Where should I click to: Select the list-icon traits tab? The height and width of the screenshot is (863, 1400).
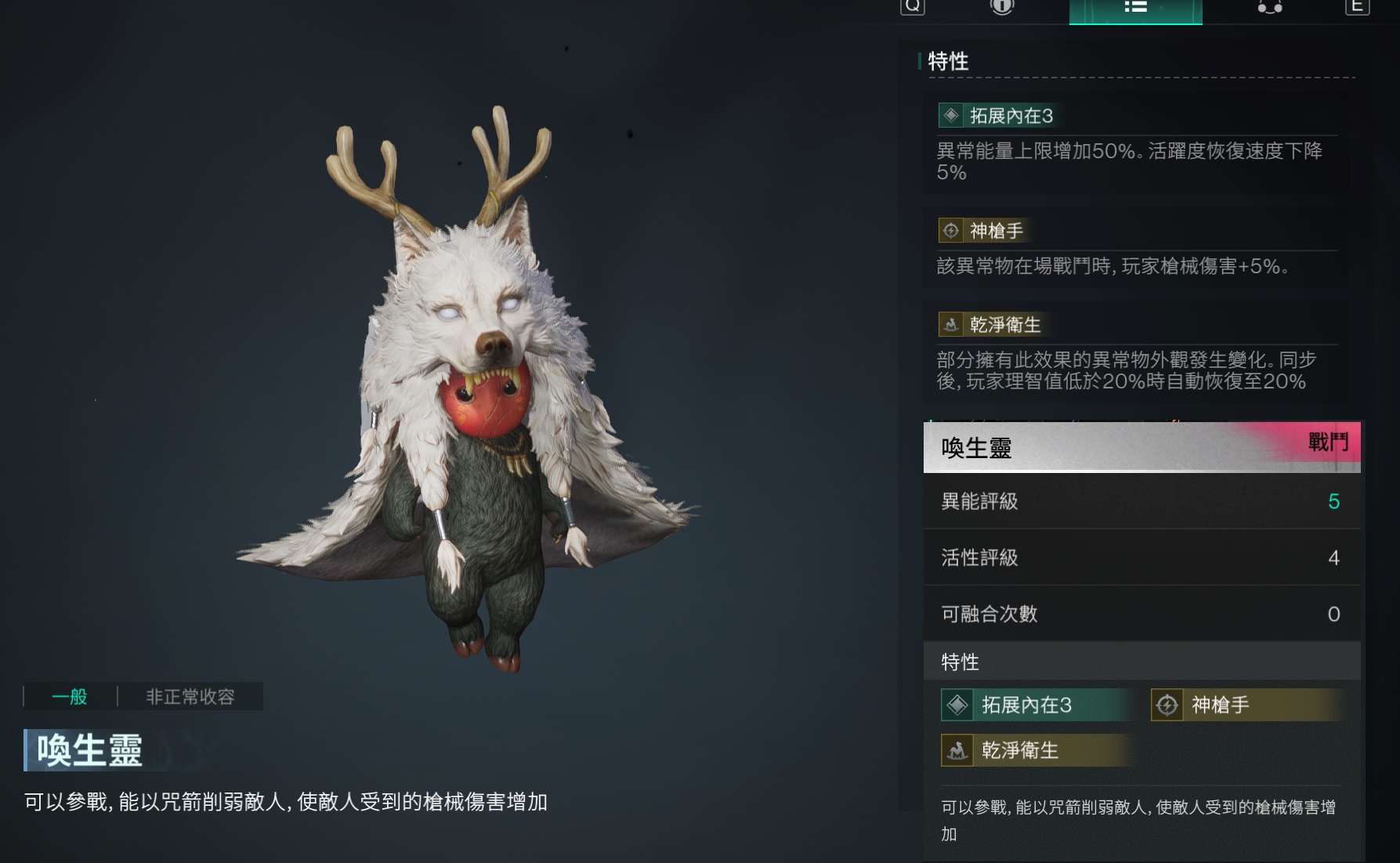pos(1135,8)
